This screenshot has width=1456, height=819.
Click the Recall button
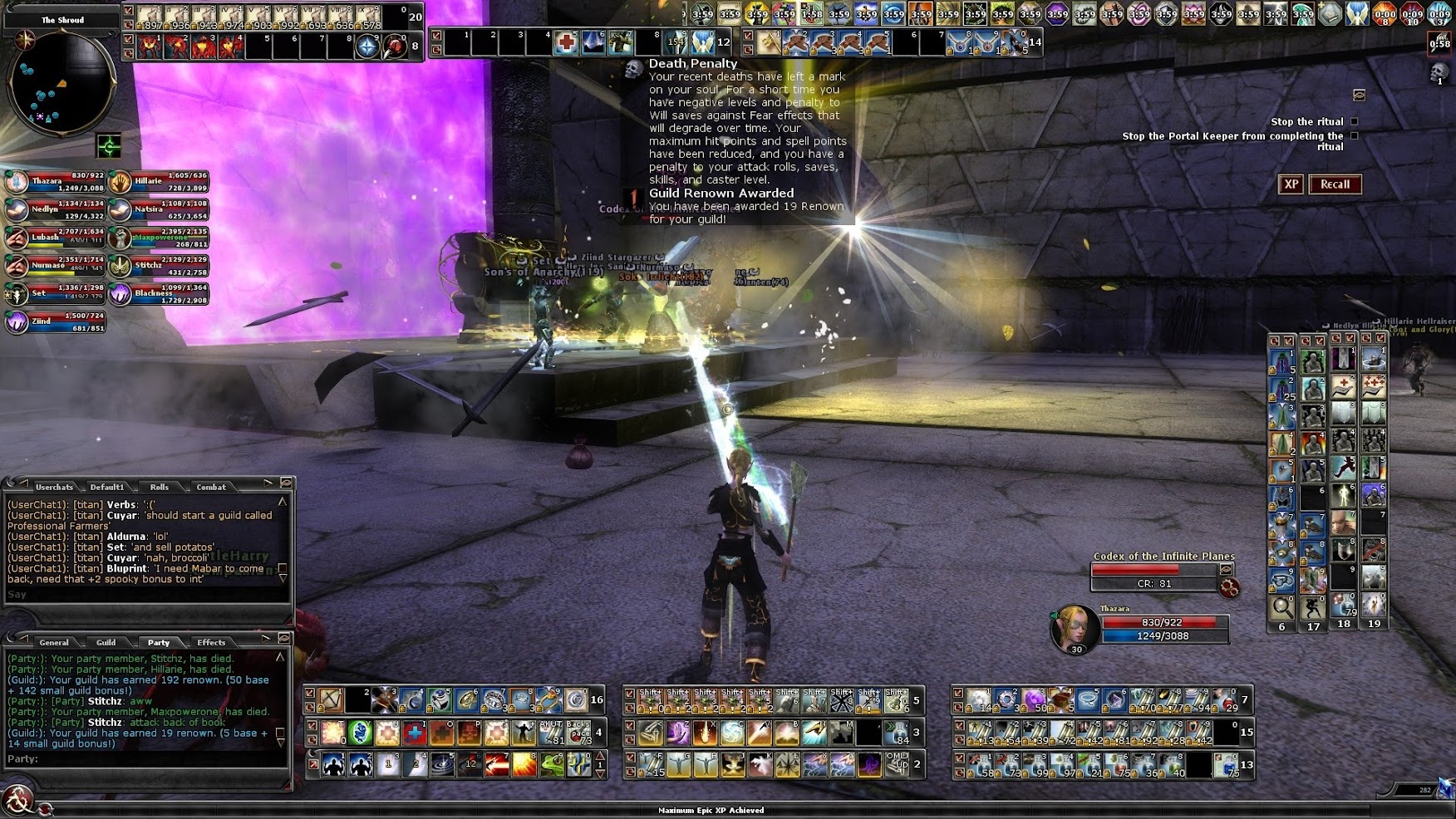click(1335, 184)
